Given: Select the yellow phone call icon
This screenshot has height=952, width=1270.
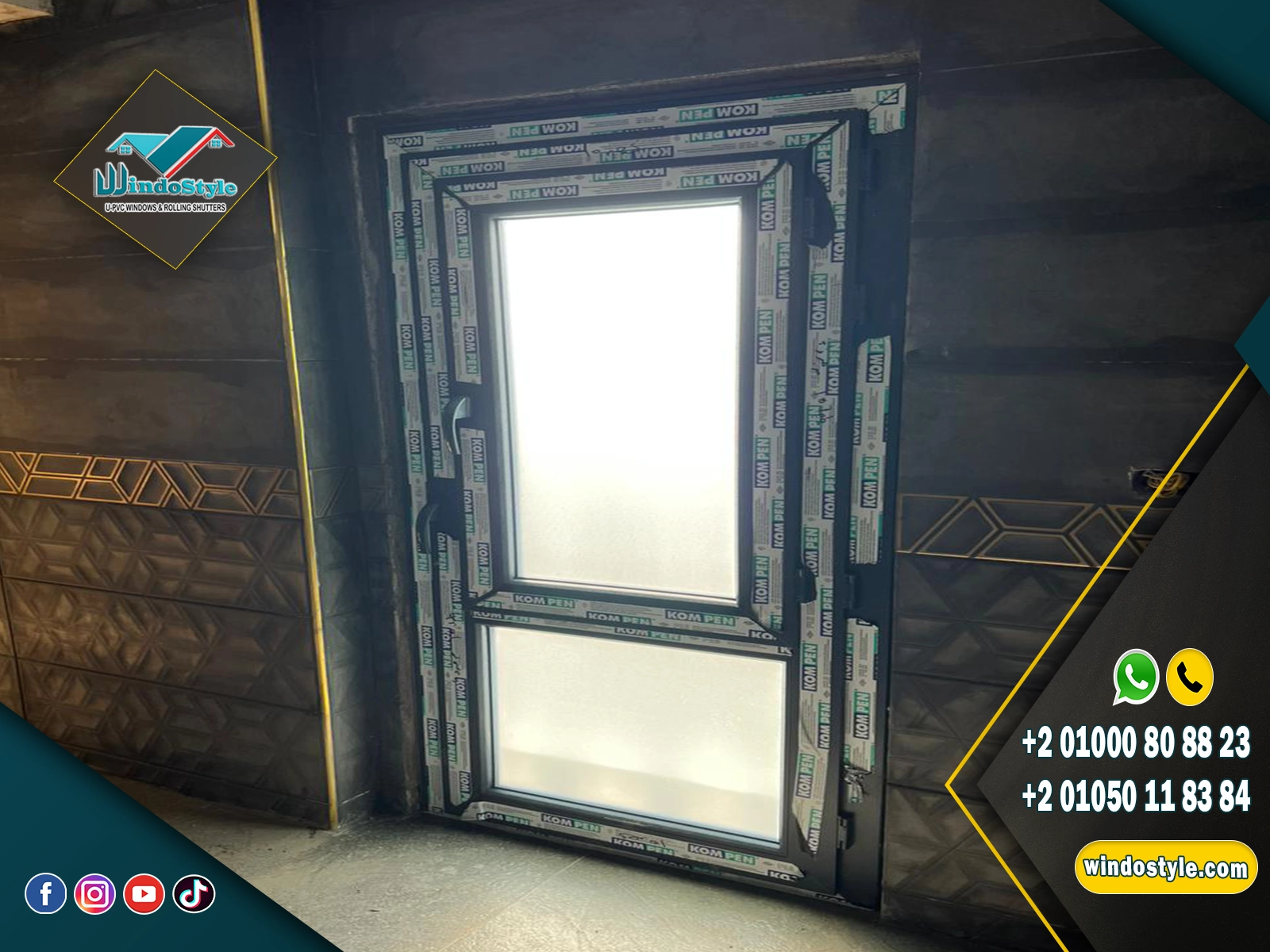Looking at the screenshot, I should point(1189,677).
